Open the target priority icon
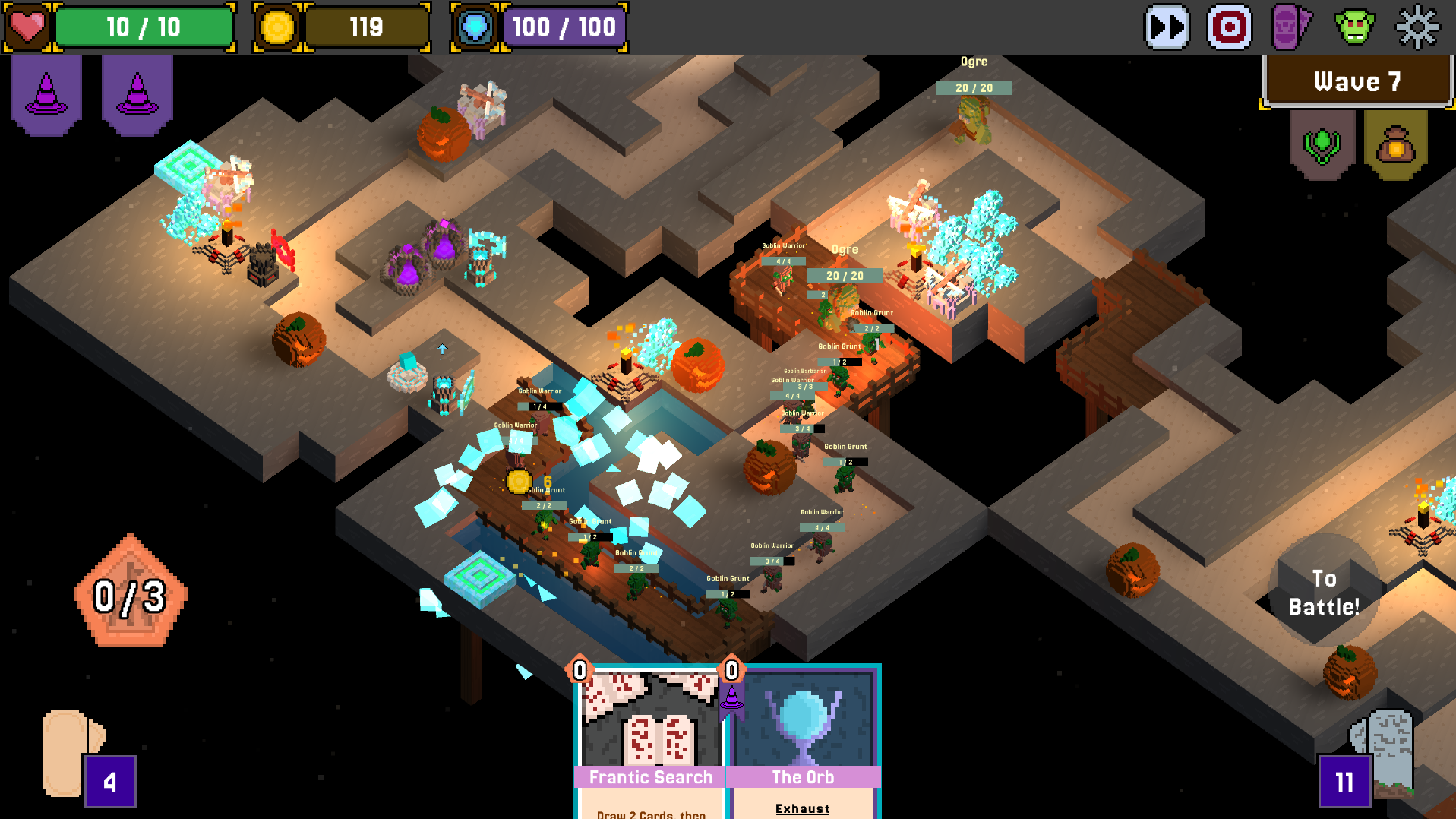This screenshot has height=819, width=1456. click(x=1230, y=27)
